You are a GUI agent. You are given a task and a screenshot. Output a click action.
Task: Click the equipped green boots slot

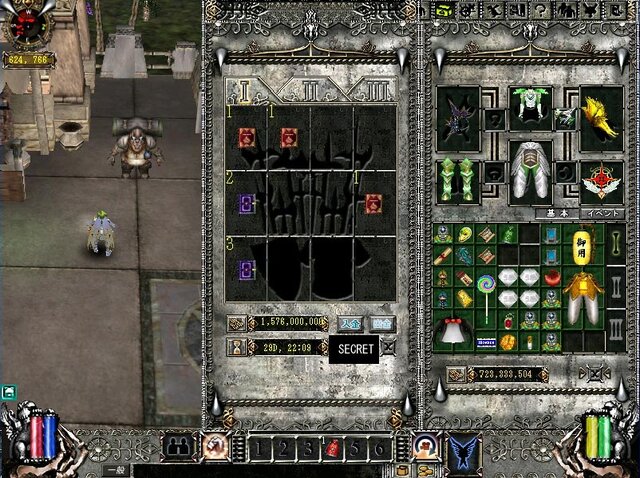point(459,180)
